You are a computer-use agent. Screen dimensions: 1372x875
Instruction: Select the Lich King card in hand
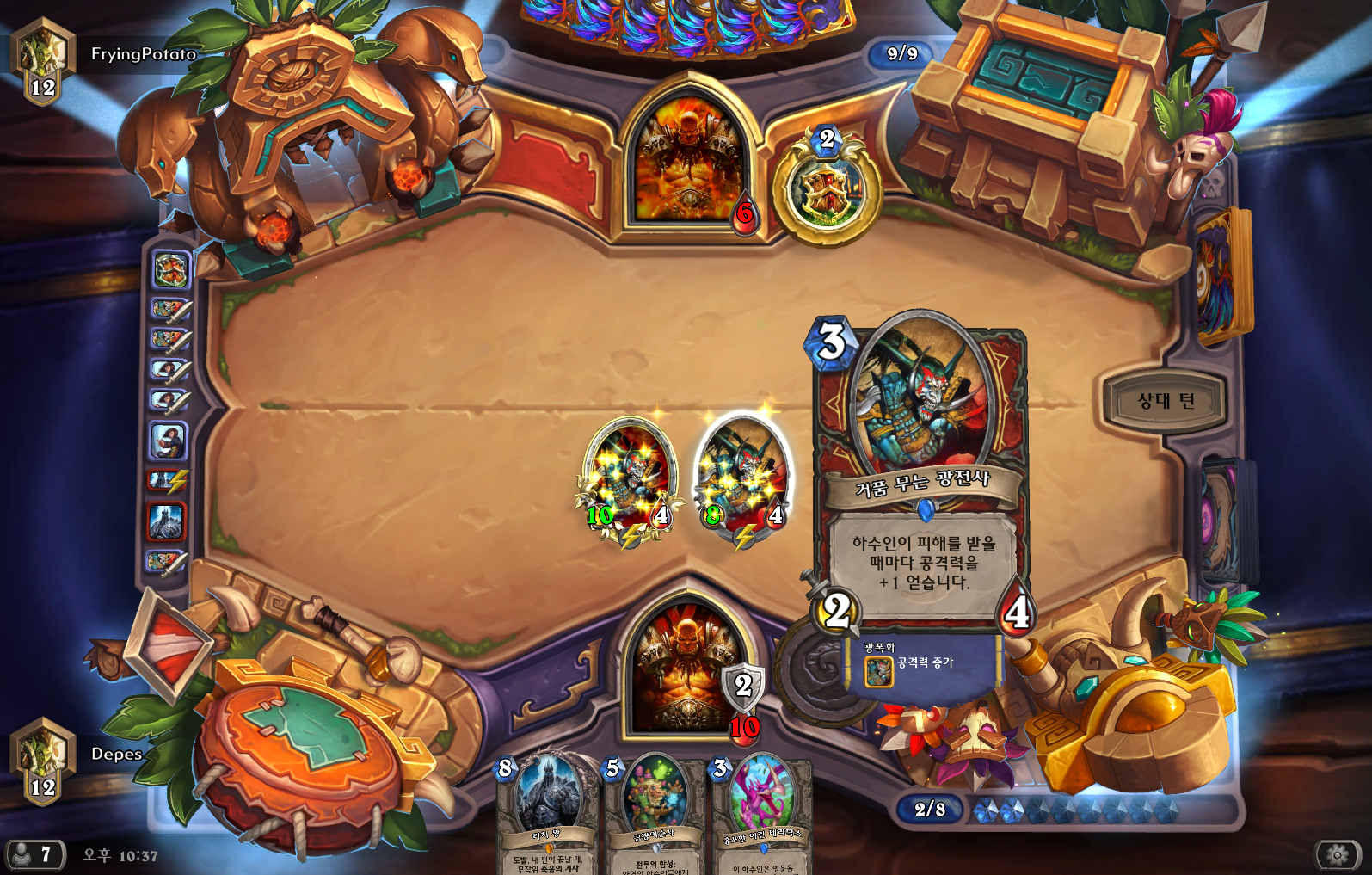[546, 813]
